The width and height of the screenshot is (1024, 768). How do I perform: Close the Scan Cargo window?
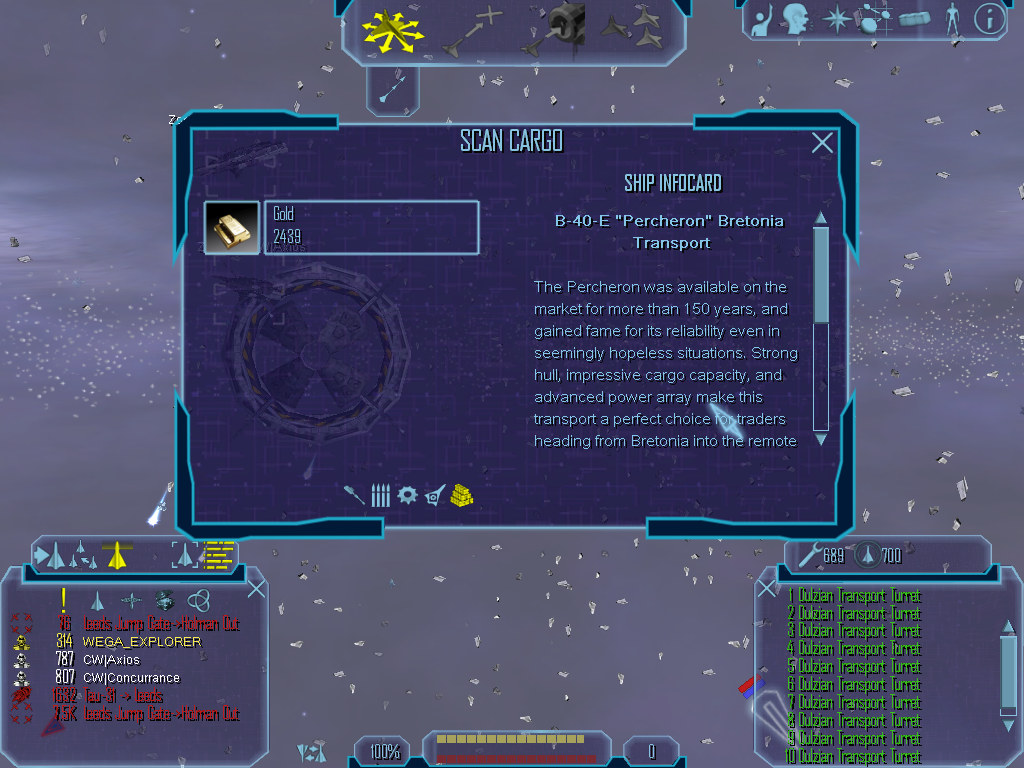click(x=822, y=143)
